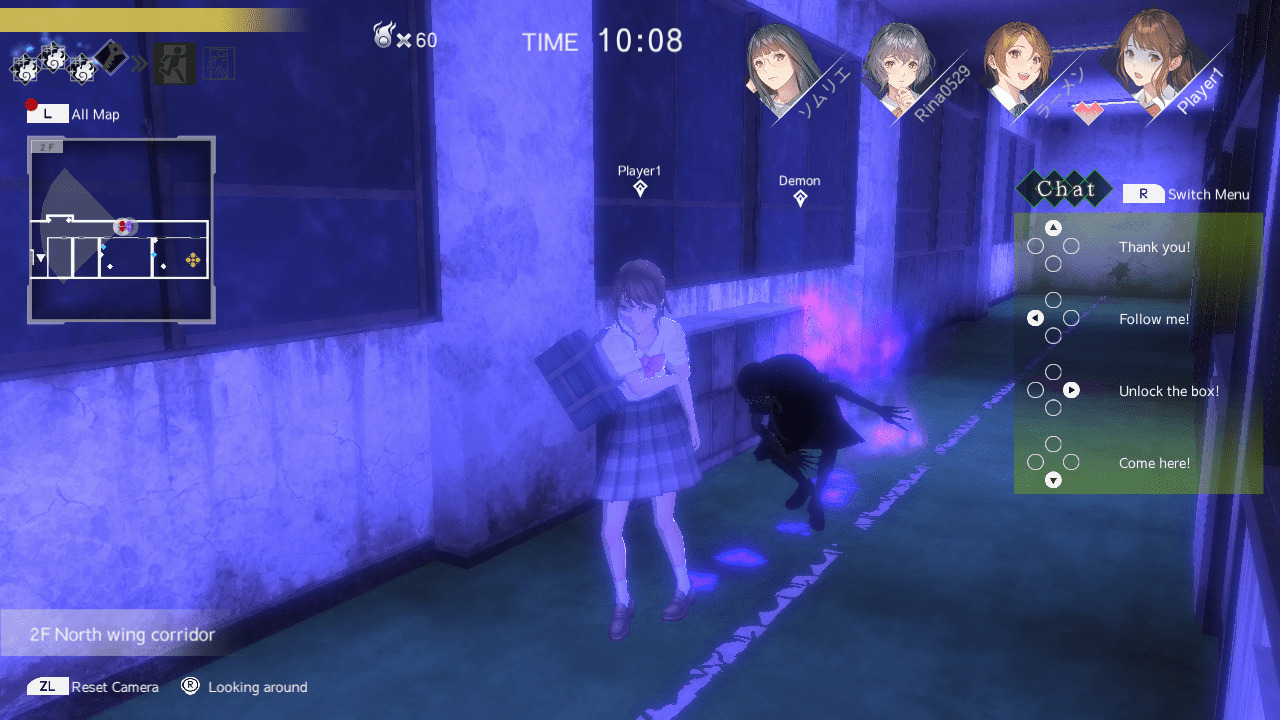This screenshot has width=1280, height=720.
Task: Click the Demon location marker icon
Action: 799,198
